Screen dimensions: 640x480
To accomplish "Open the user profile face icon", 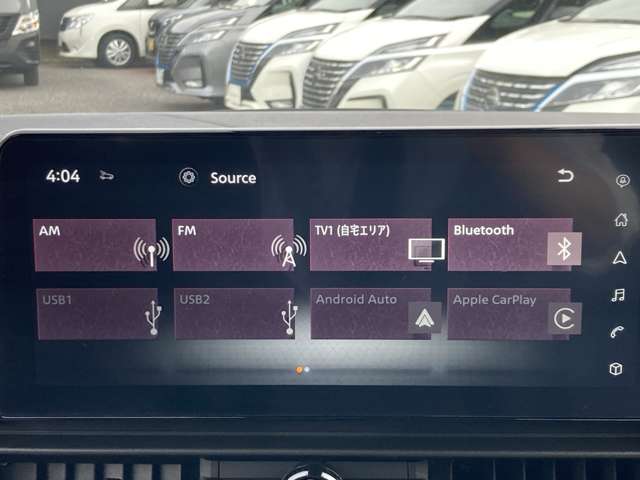I will point(623,181).
